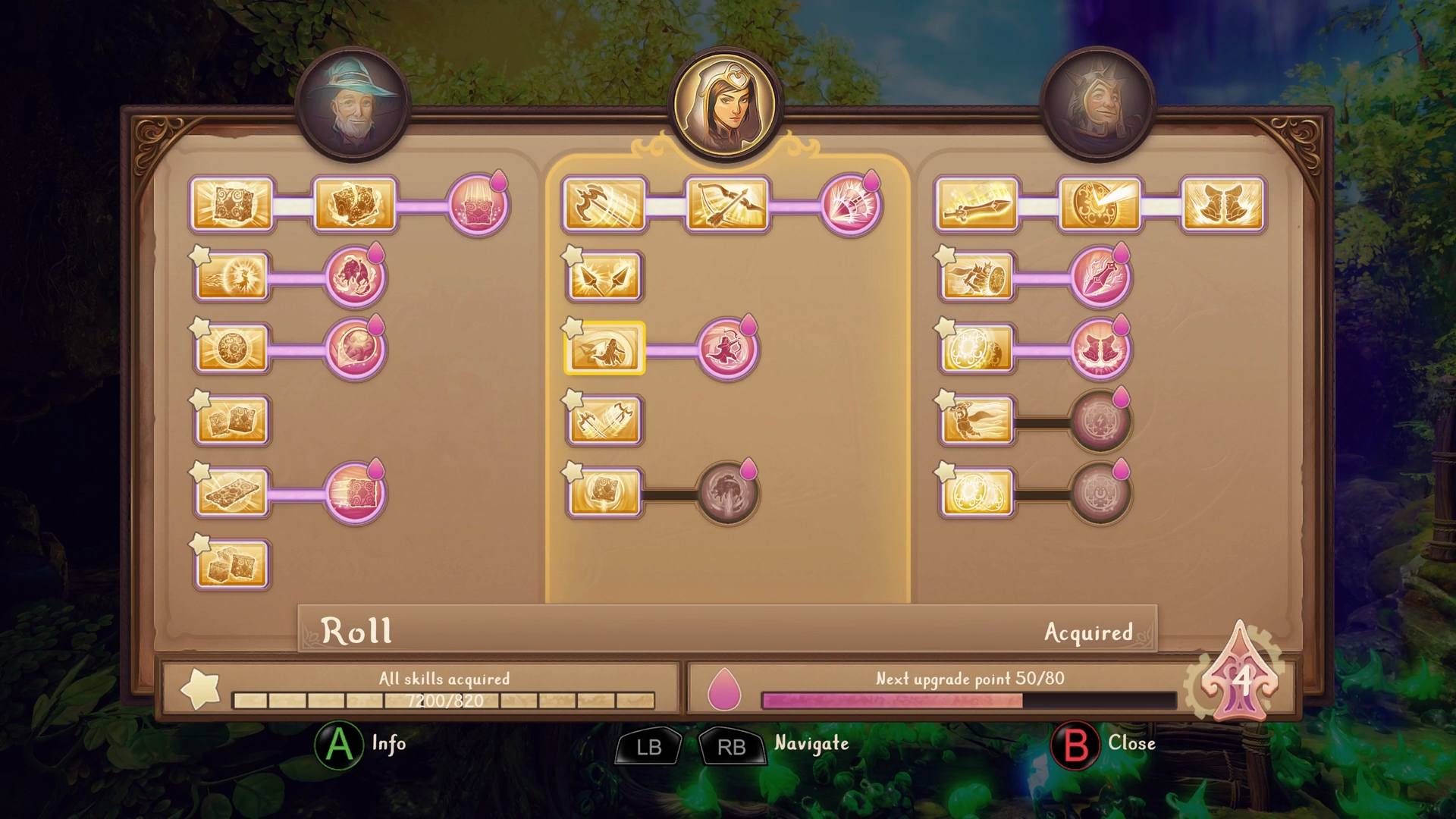
Task: Pick the wizard's plank platform skill
Action: coord(232,493)
